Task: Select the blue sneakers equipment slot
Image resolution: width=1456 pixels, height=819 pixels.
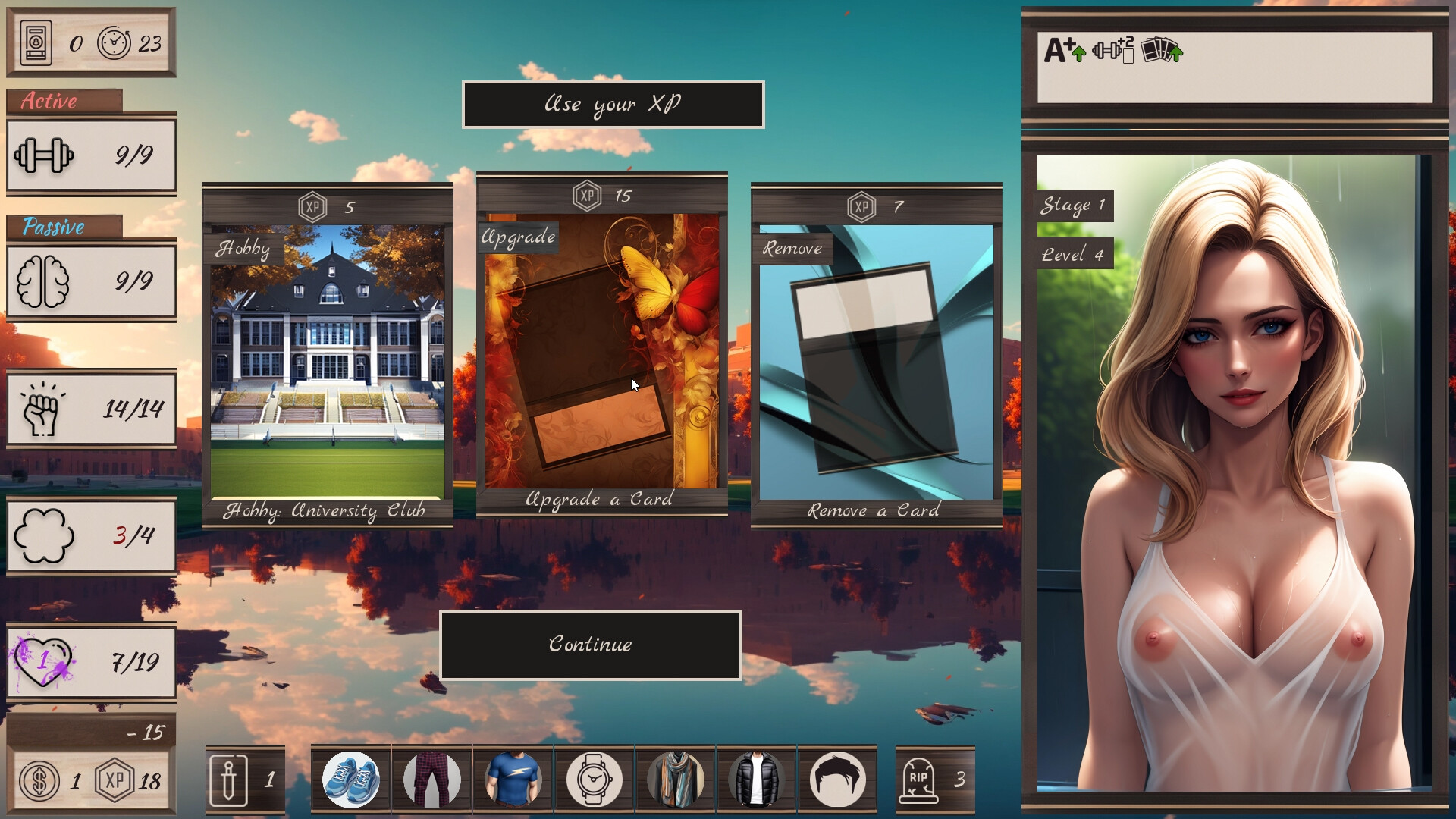Action: [x=350, y=778]
